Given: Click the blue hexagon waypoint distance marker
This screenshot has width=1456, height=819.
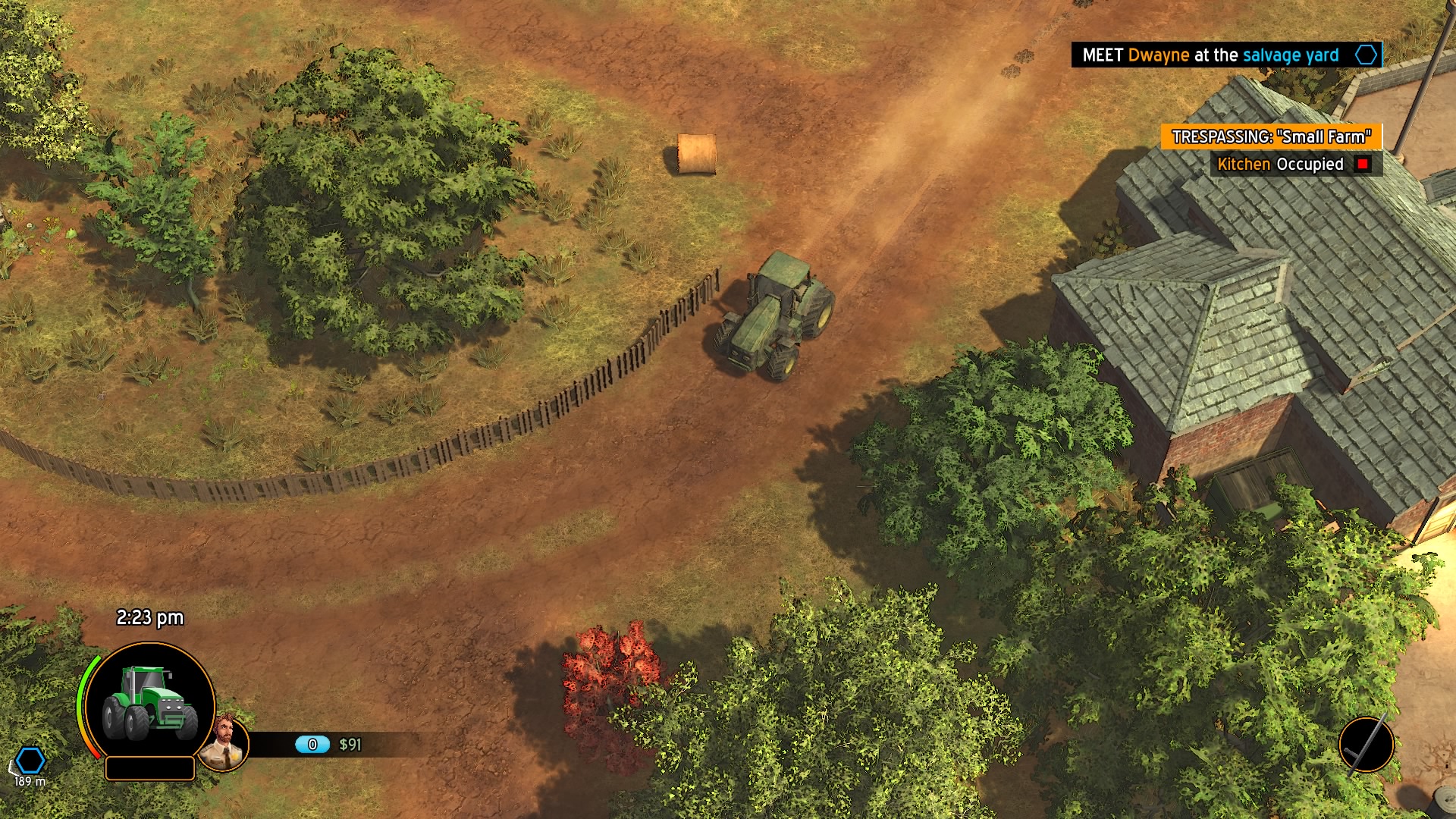Looking at the screenshot, I should [30, 760].
